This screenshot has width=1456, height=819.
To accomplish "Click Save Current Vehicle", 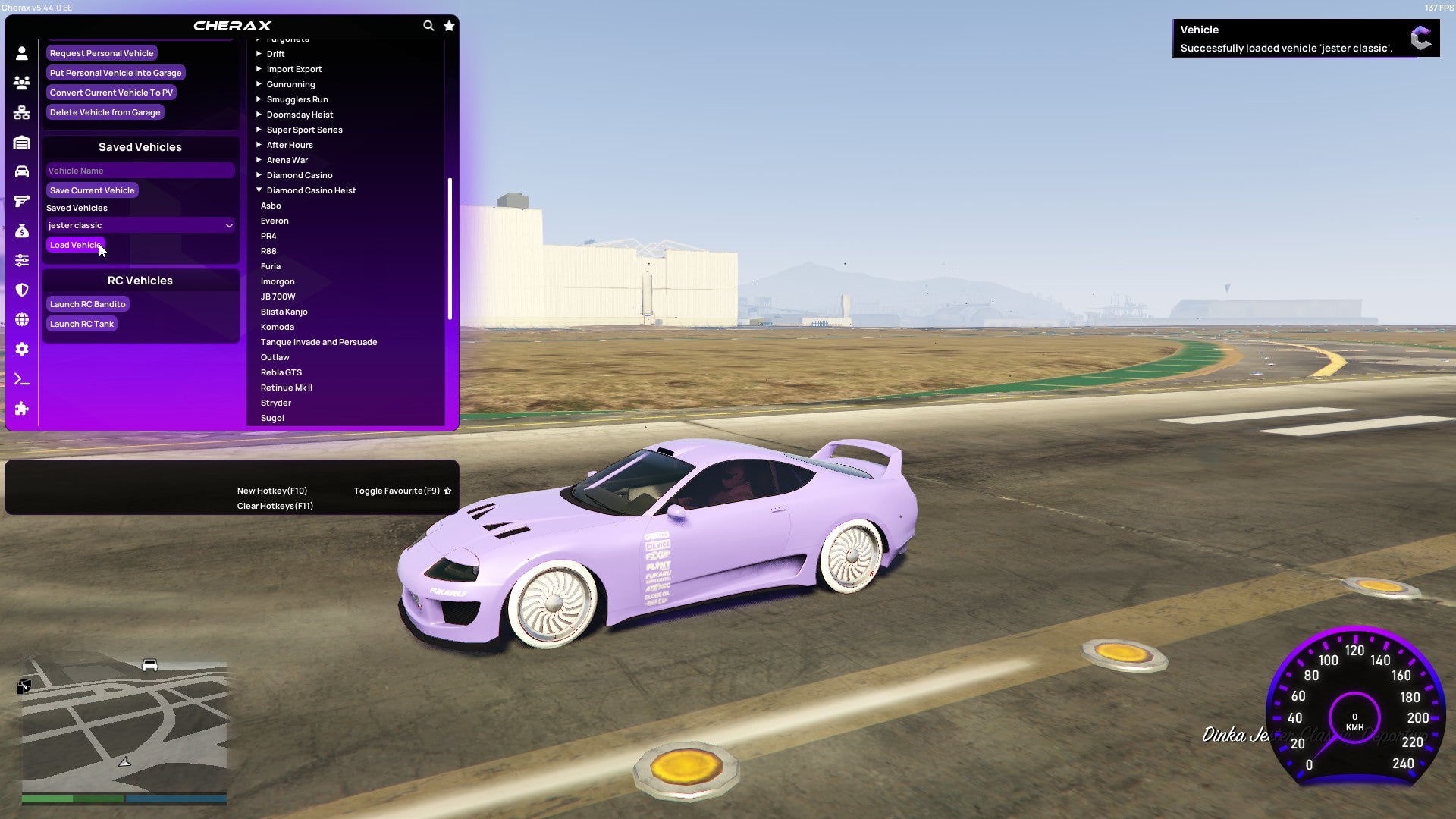I will [92, 190].
